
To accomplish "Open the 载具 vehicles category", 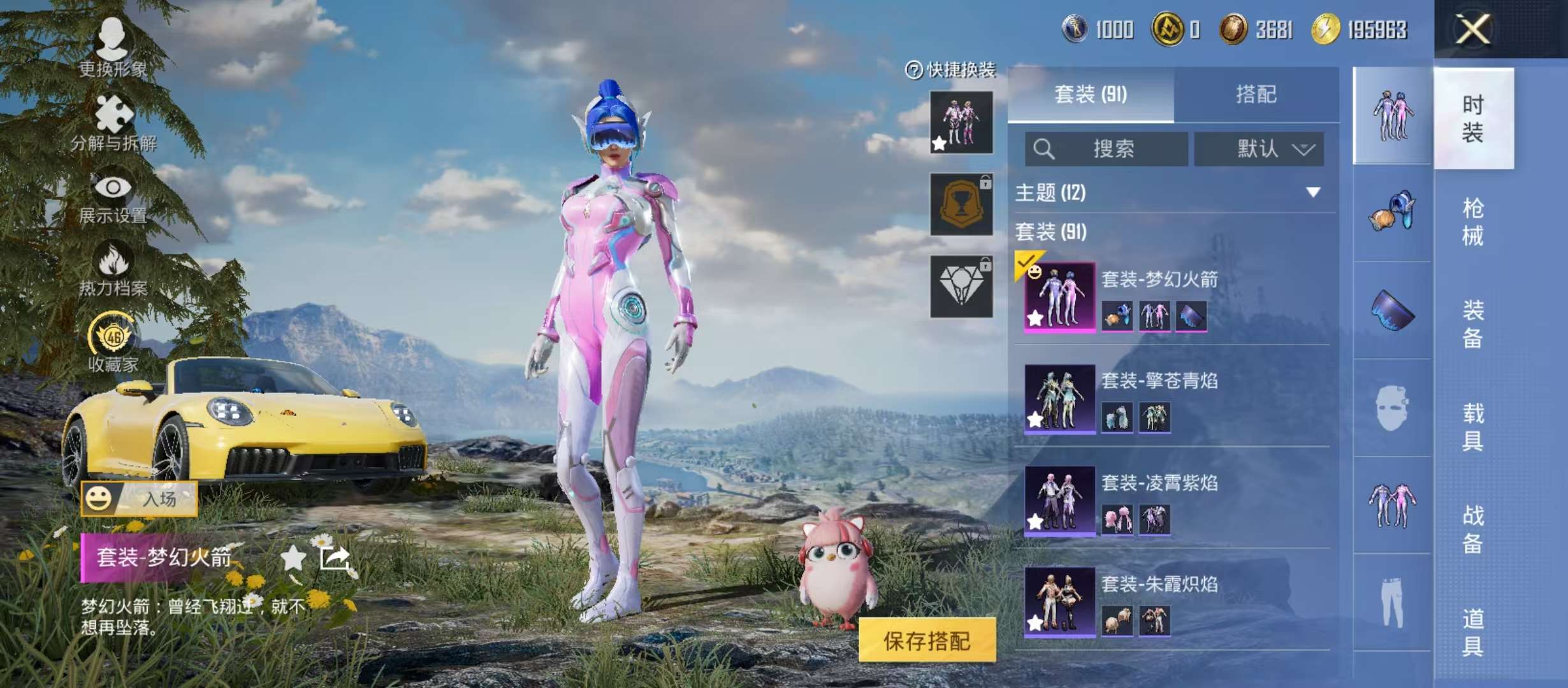I will [x=1473, y=427].
